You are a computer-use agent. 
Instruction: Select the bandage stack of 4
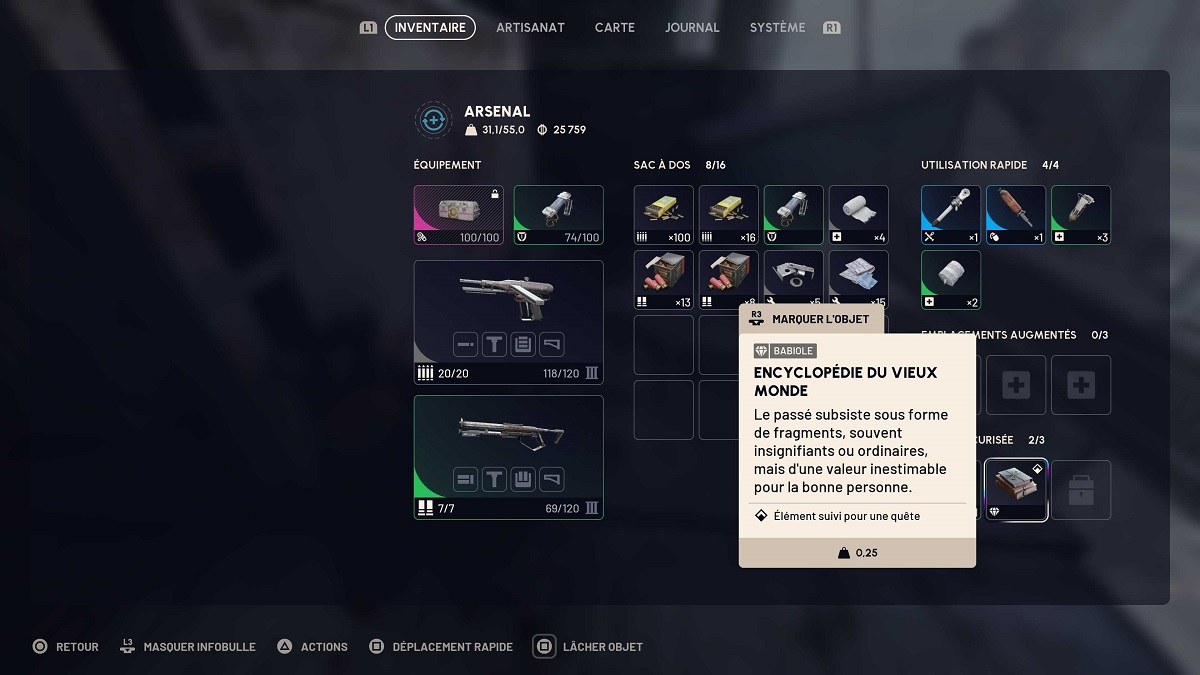tap(859, 215)
